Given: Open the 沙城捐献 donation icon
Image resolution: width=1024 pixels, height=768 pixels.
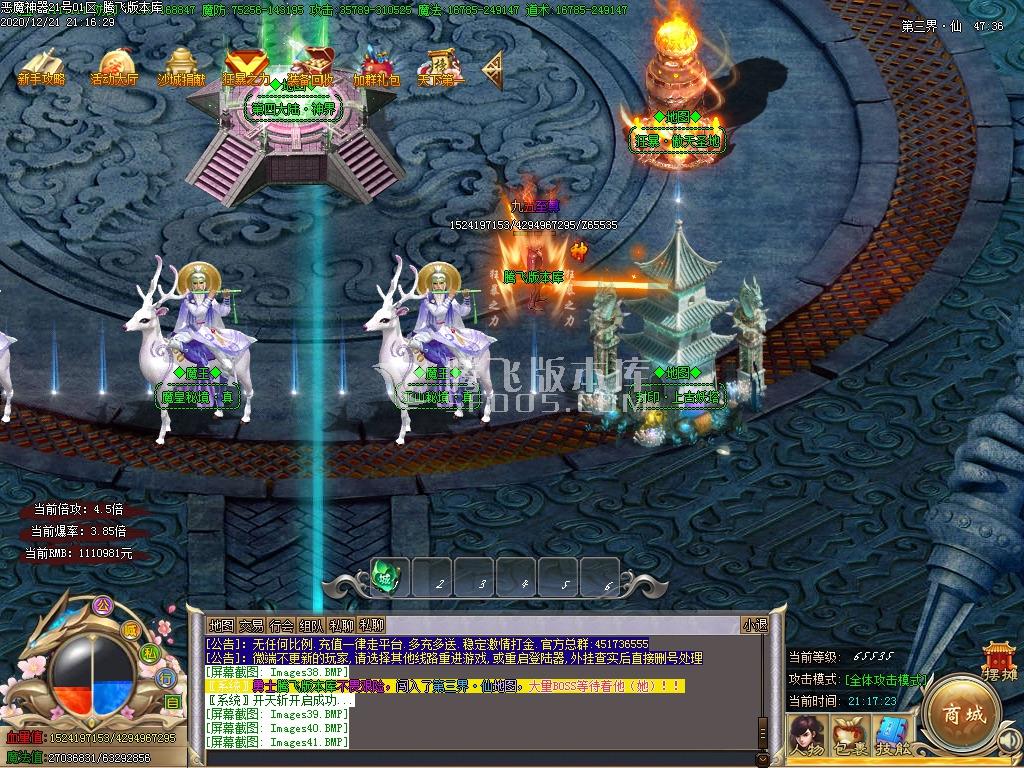Looking at the screenshot, I should [181, 66].
